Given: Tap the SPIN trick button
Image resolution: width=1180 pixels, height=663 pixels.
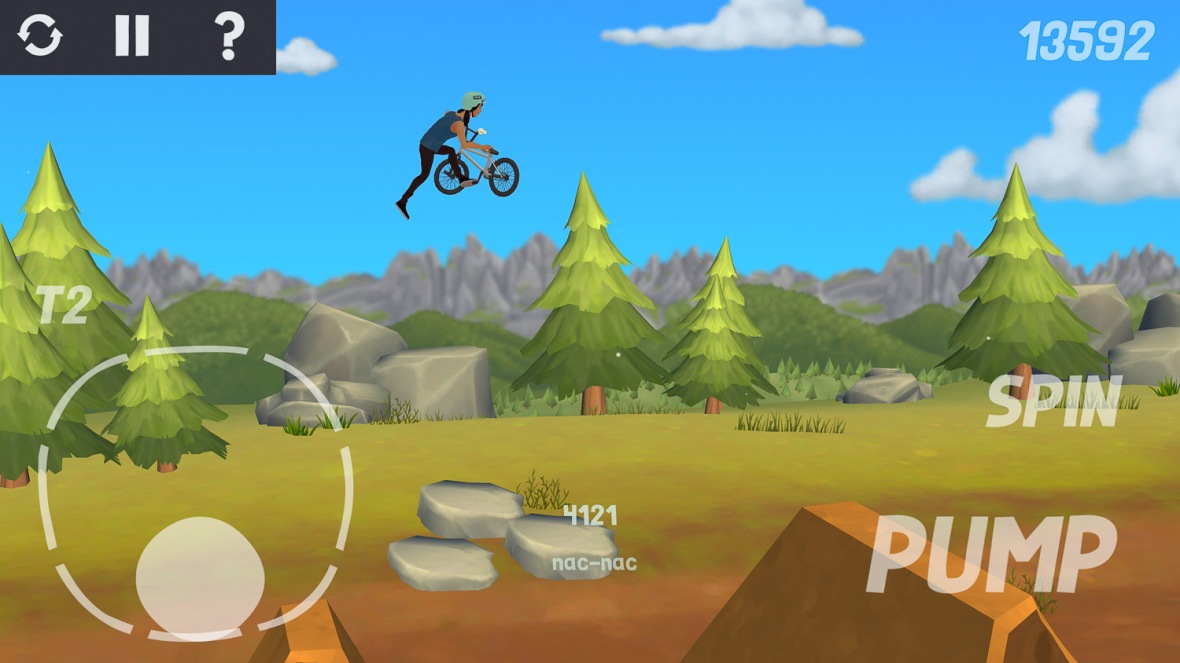Looking at the screenshot, I should [x=1054, y=403].
